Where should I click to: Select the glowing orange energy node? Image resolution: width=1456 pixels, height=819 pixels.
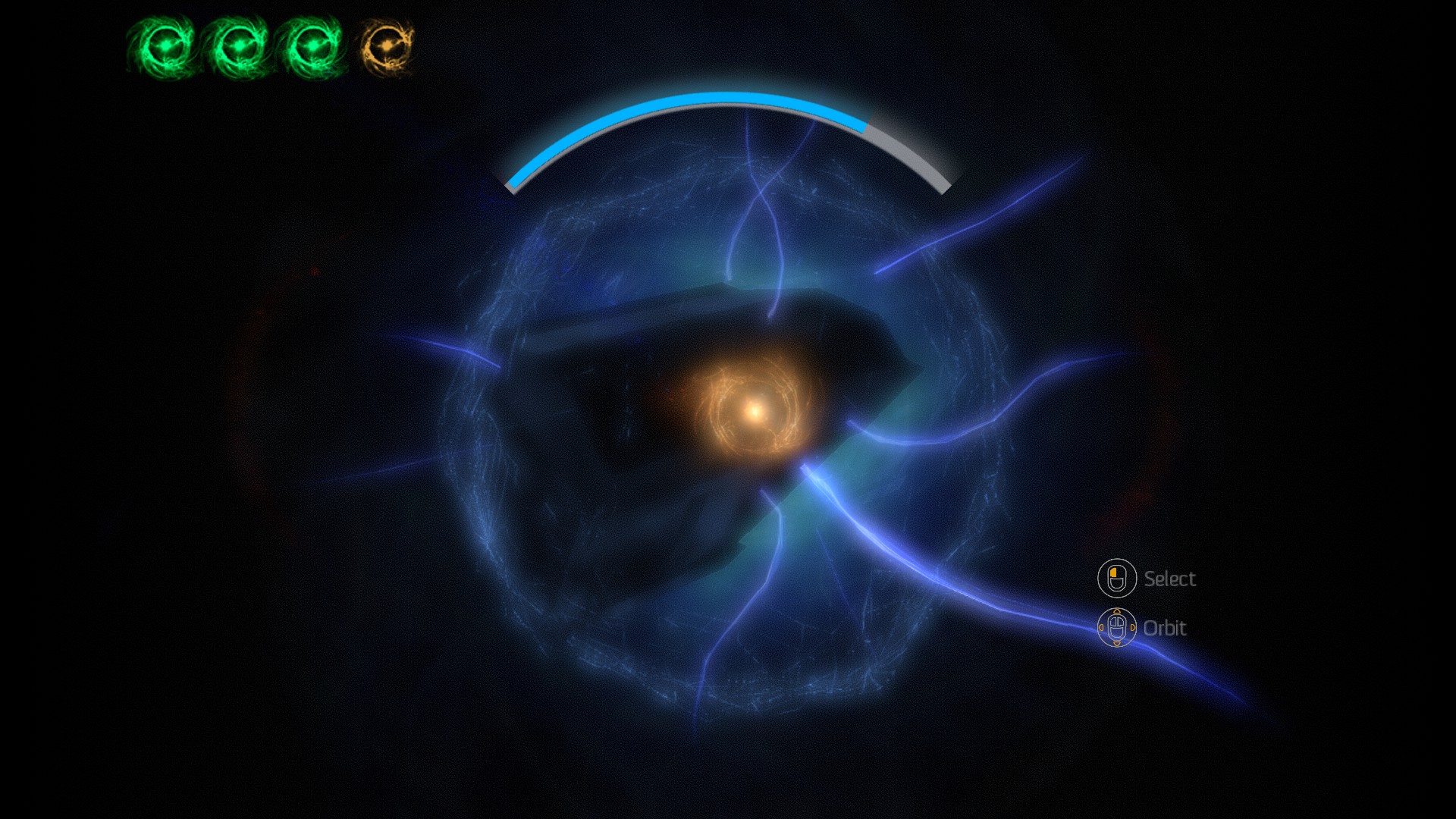coord(754,411)
